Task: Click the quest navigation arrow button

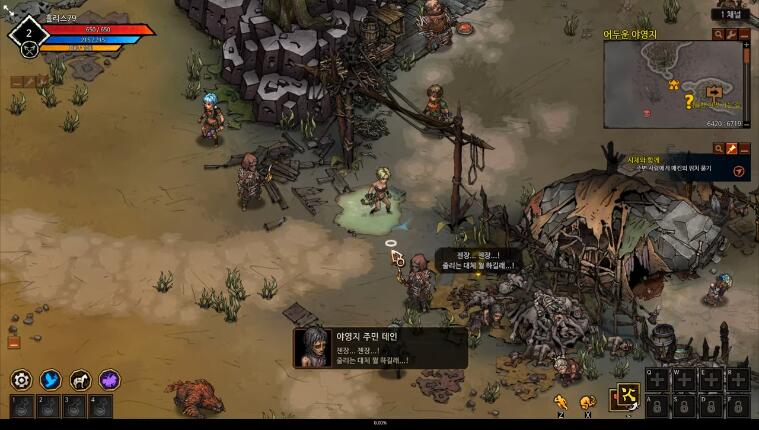Action: pos(738,171)
